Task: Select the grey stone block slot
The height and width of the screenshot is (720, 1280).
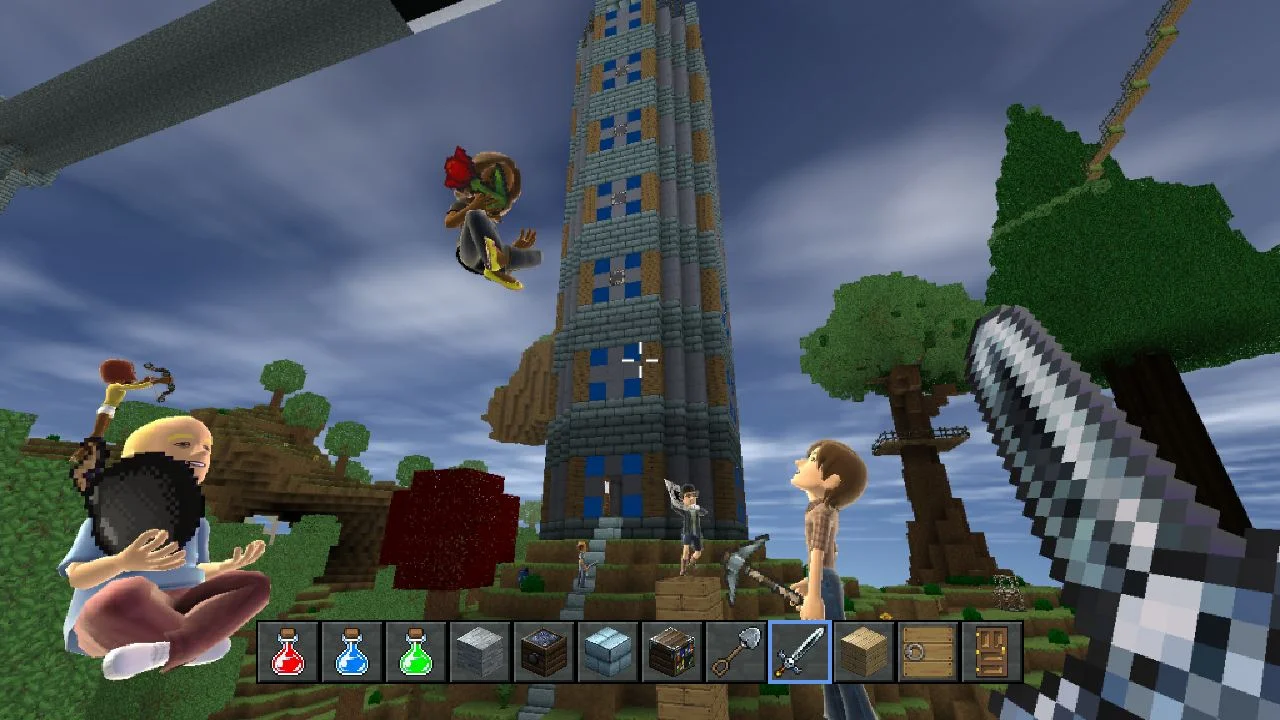Action: coord(480,652)
